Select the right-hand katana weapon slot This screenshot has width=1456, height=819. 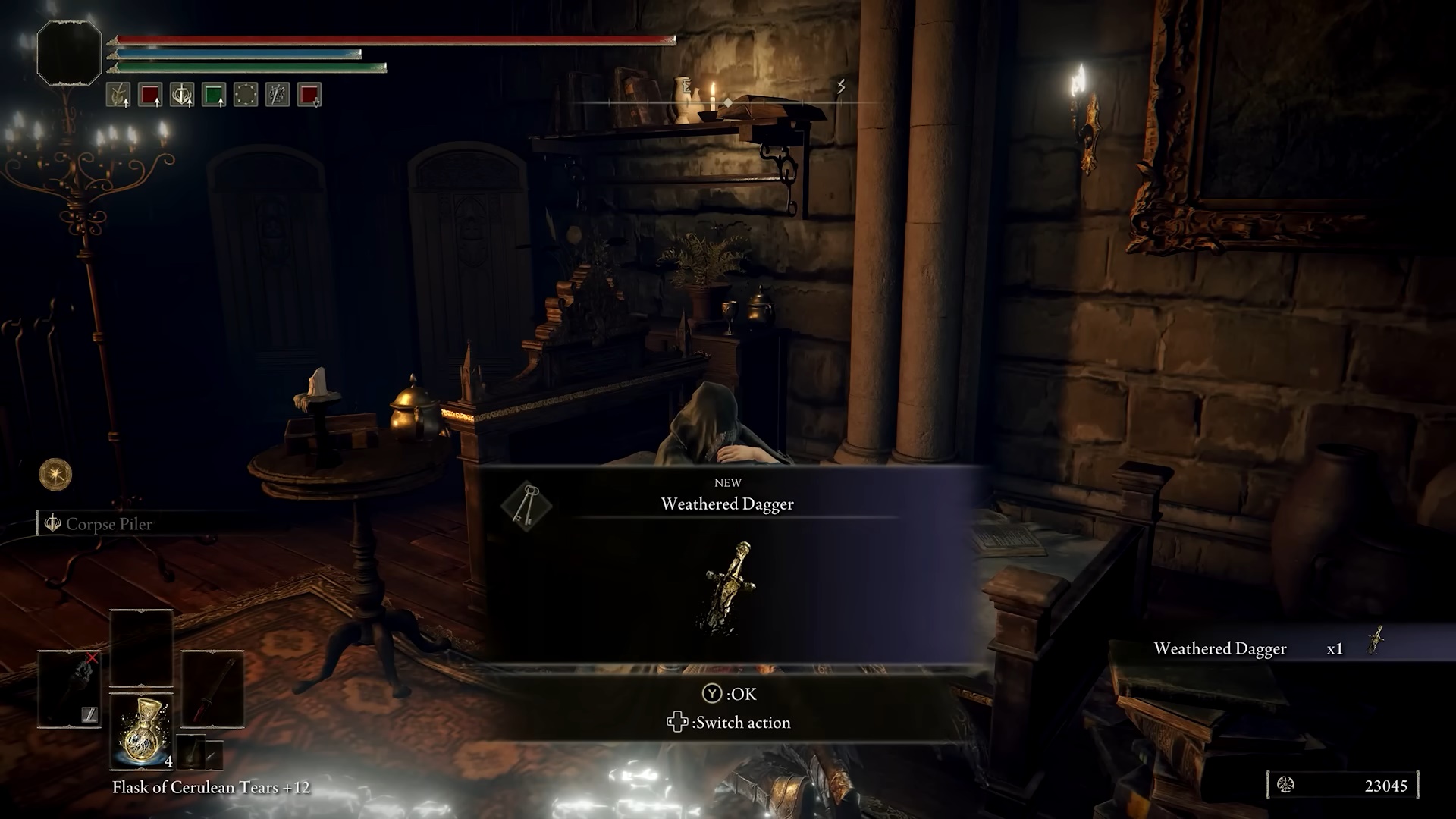tap(212, 689)
